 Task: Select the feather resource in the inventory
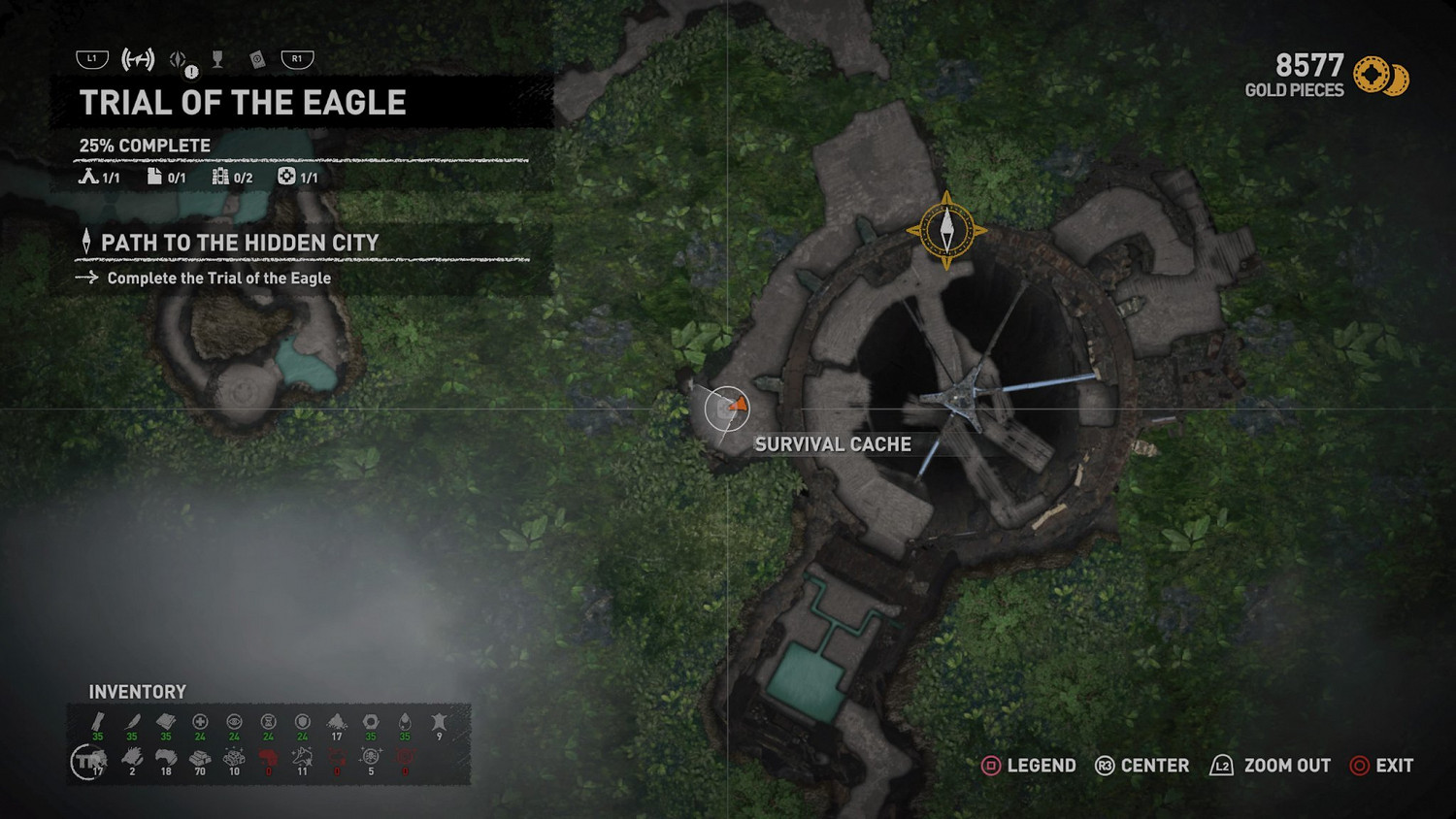pyautogui.click(x=132, y=723)
